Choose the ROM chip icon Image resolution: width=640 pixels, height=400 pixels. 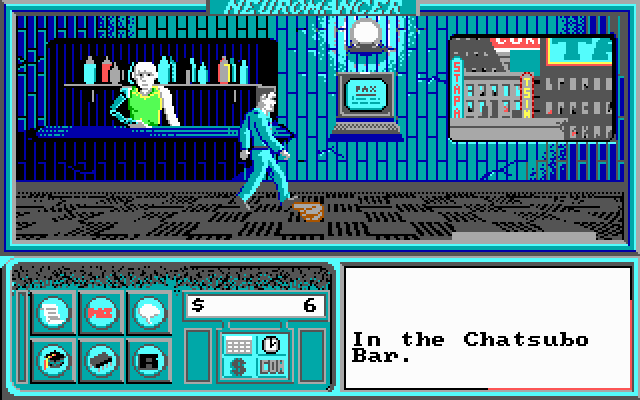99,355
